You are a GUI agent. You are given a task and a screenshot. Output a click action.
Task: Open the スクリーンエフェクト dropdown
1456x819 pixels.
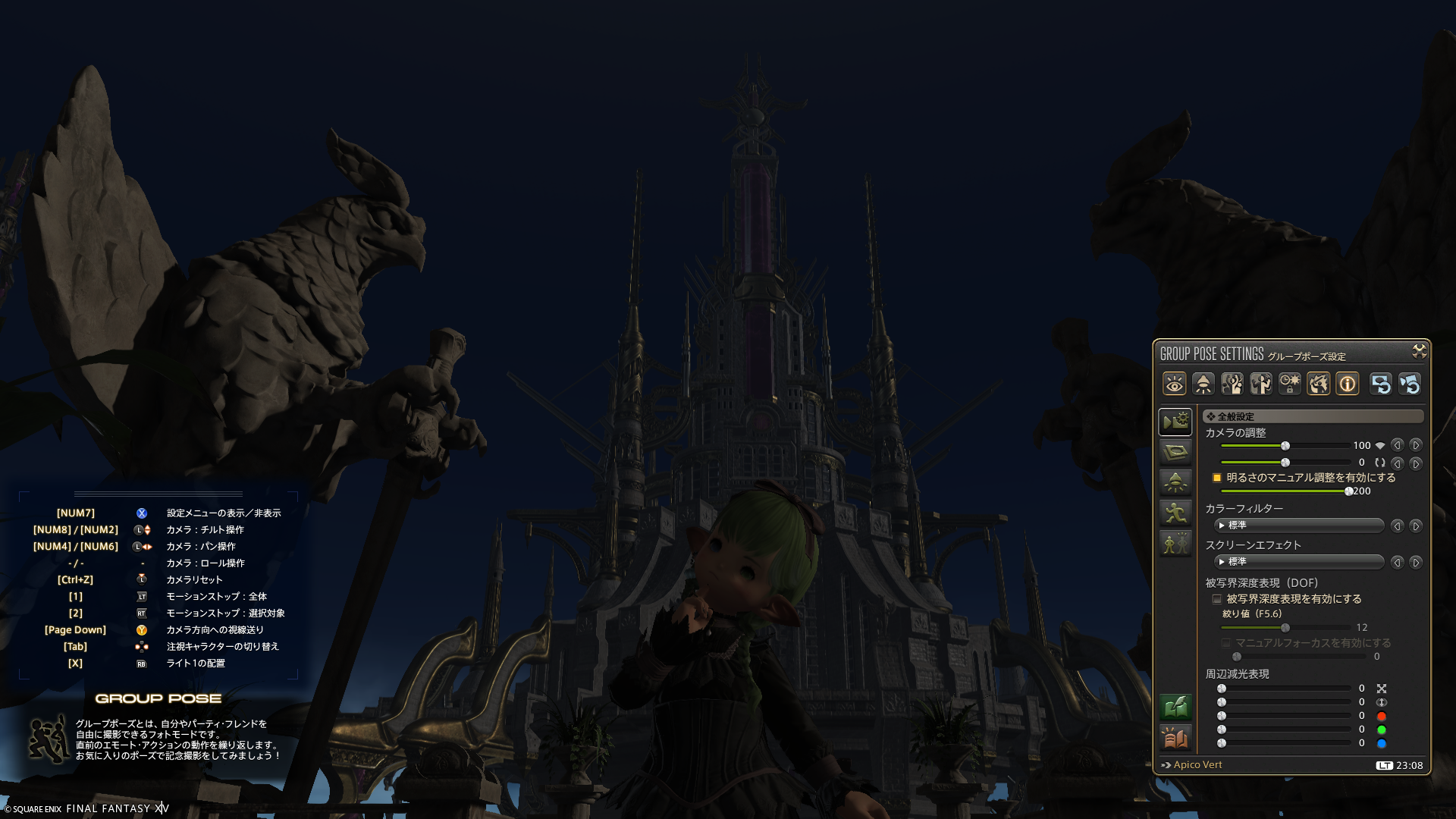tap(1299, 562)
